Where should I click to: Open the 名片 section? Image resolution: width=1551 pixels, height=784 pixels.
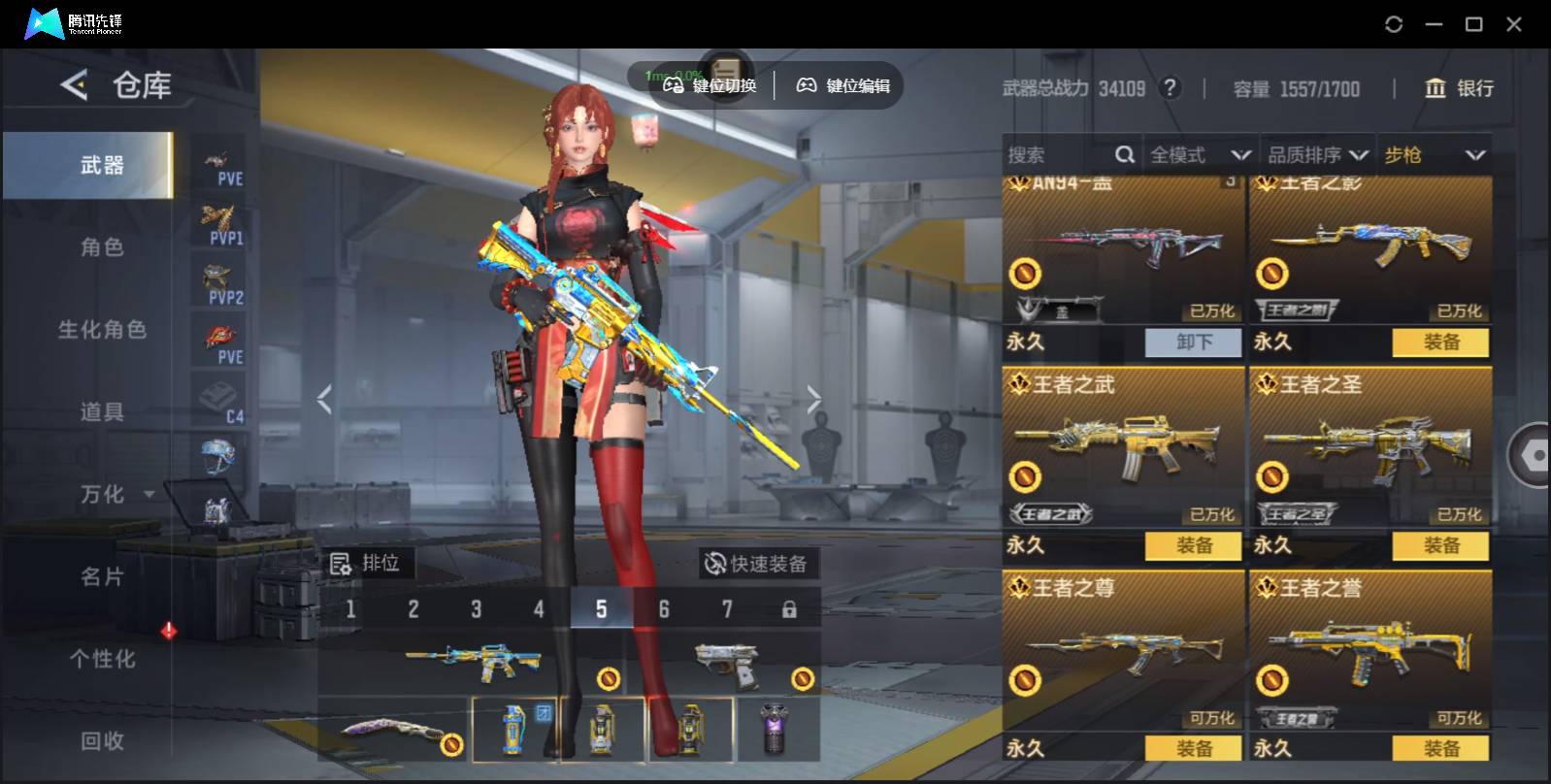(x=102, y=577)
